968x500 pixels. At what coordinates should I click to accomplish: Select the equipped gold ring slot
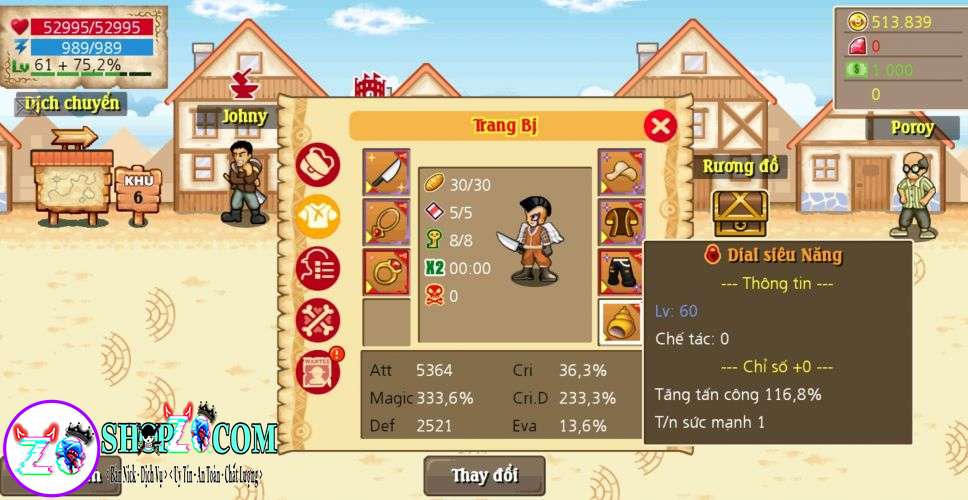tap(386, 272)
